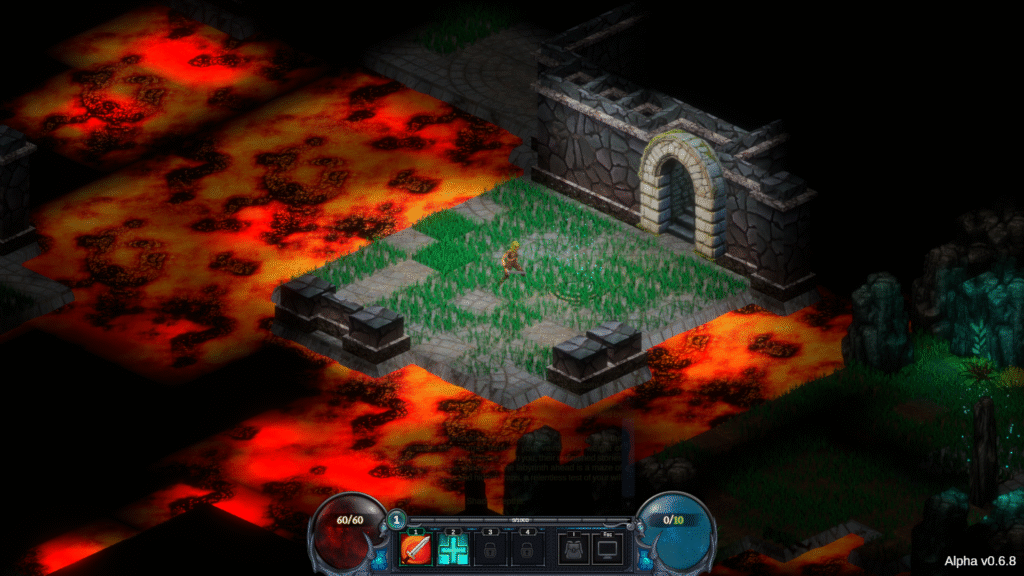Use the cyan cross healing skill

452,549
